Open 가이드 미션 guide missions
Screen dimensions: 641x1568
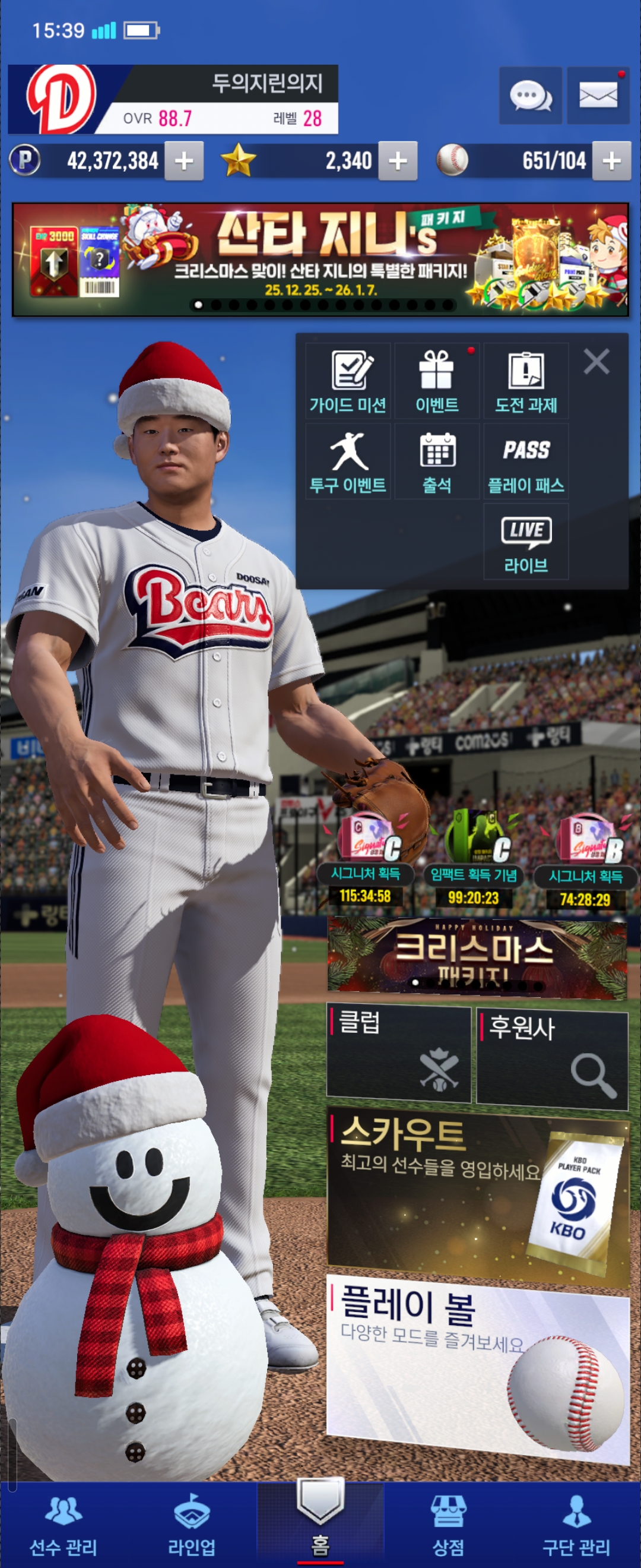(x=348, y=381)
